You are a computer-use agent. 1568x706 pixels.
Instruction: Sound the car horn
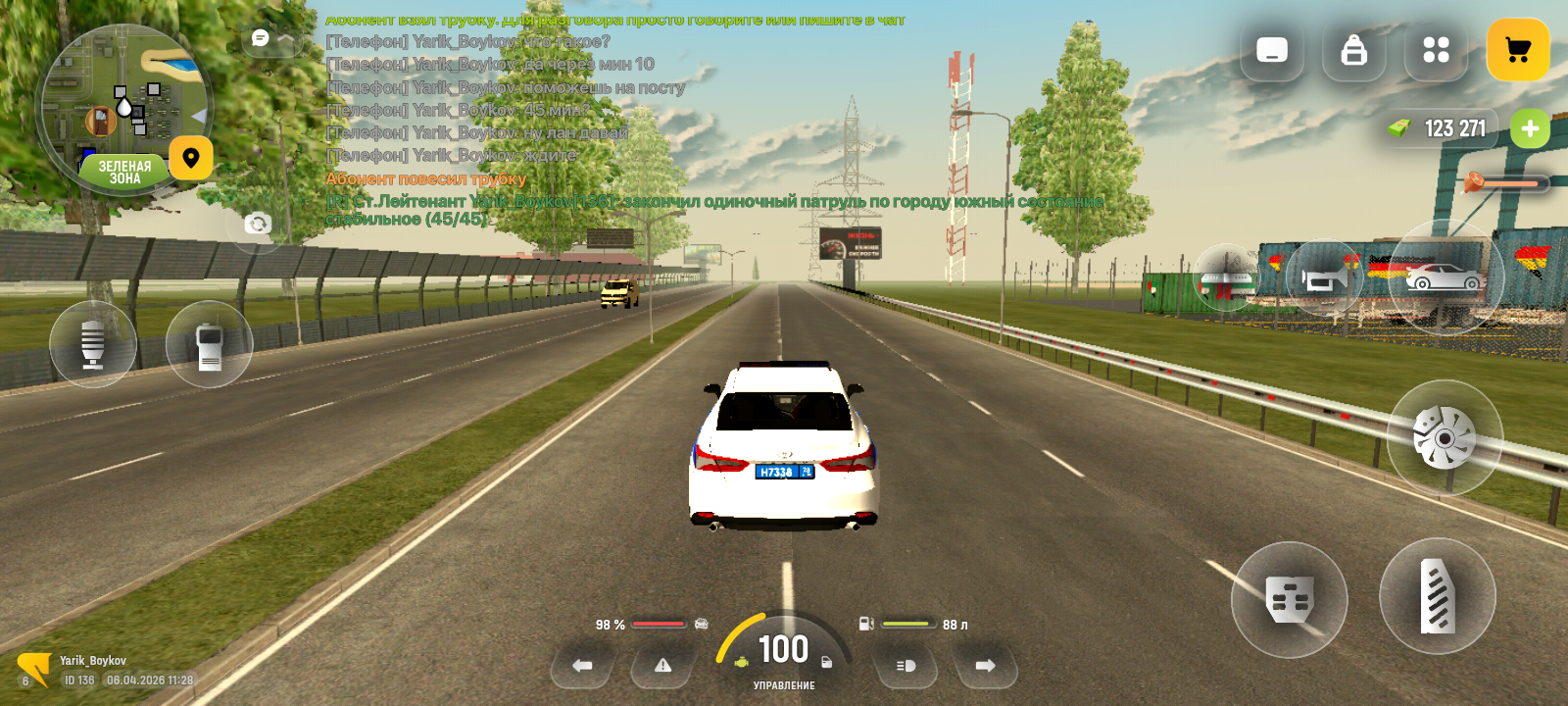[x=1324, y=278]
